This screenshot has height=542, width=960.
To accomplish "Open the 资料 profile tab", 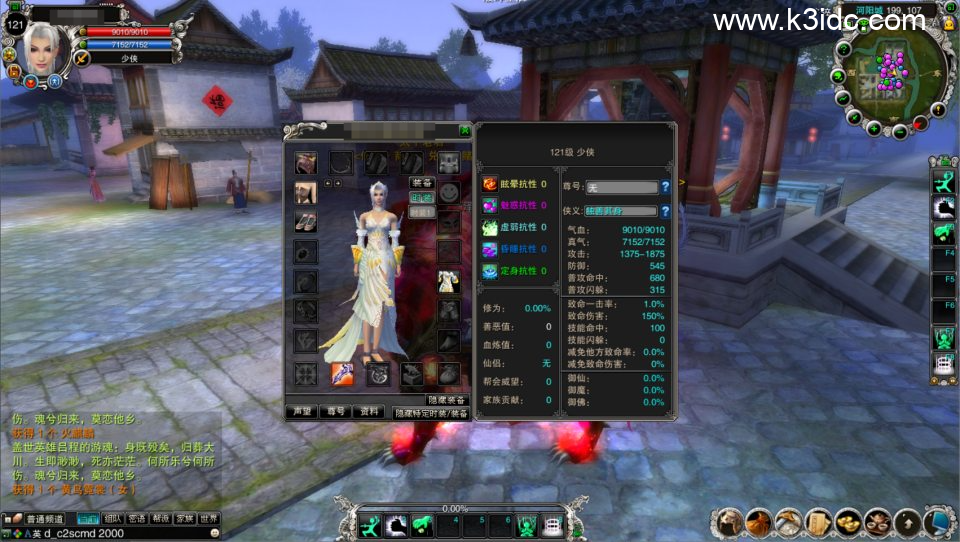I will tap(370, 411).
